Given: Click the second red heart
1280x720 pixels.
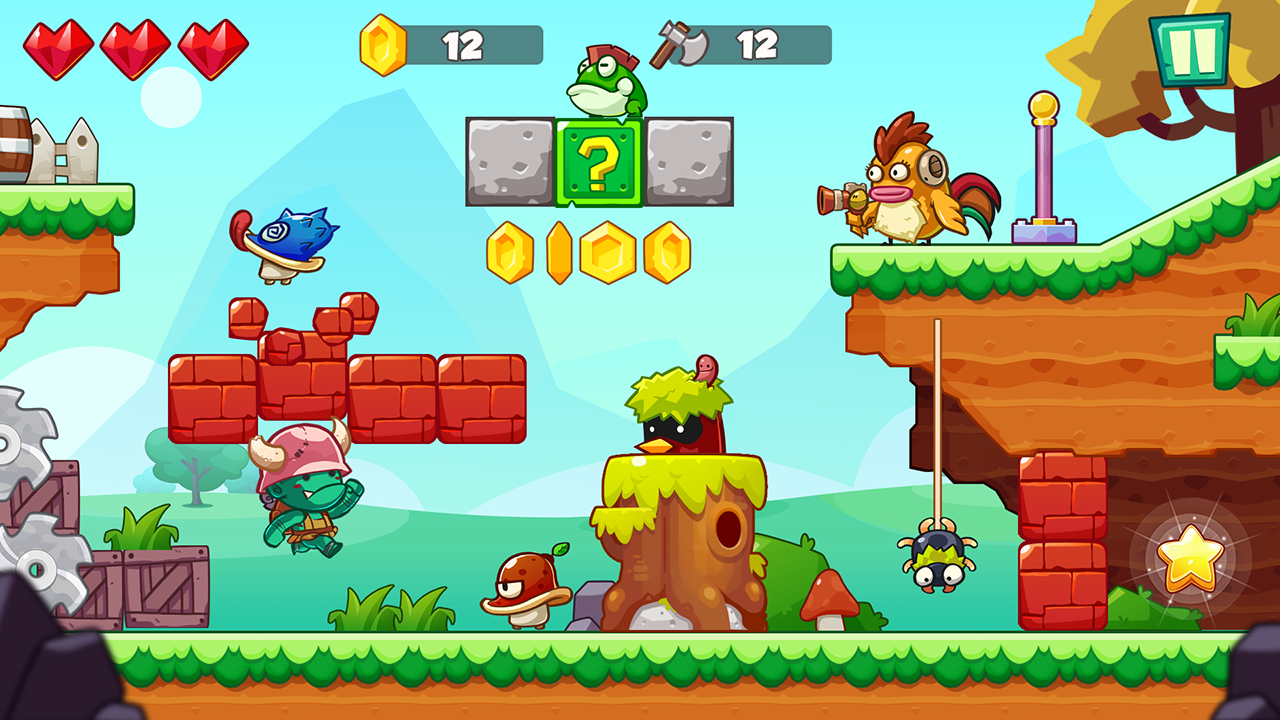Looking at the screenshot, I should pos(134,45).
